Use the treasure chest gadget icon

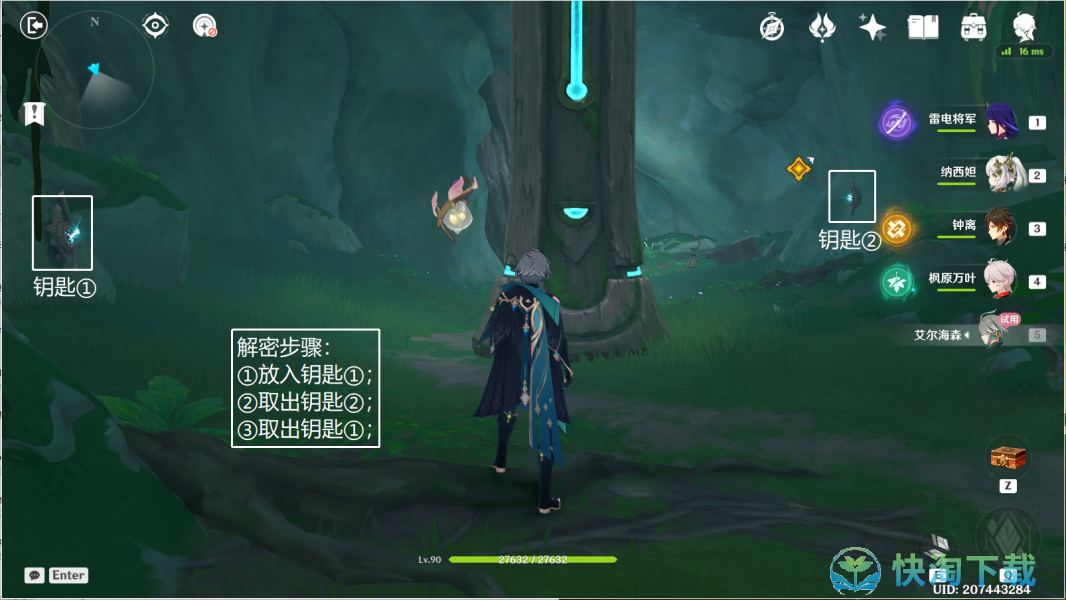tap(1008, 457)
